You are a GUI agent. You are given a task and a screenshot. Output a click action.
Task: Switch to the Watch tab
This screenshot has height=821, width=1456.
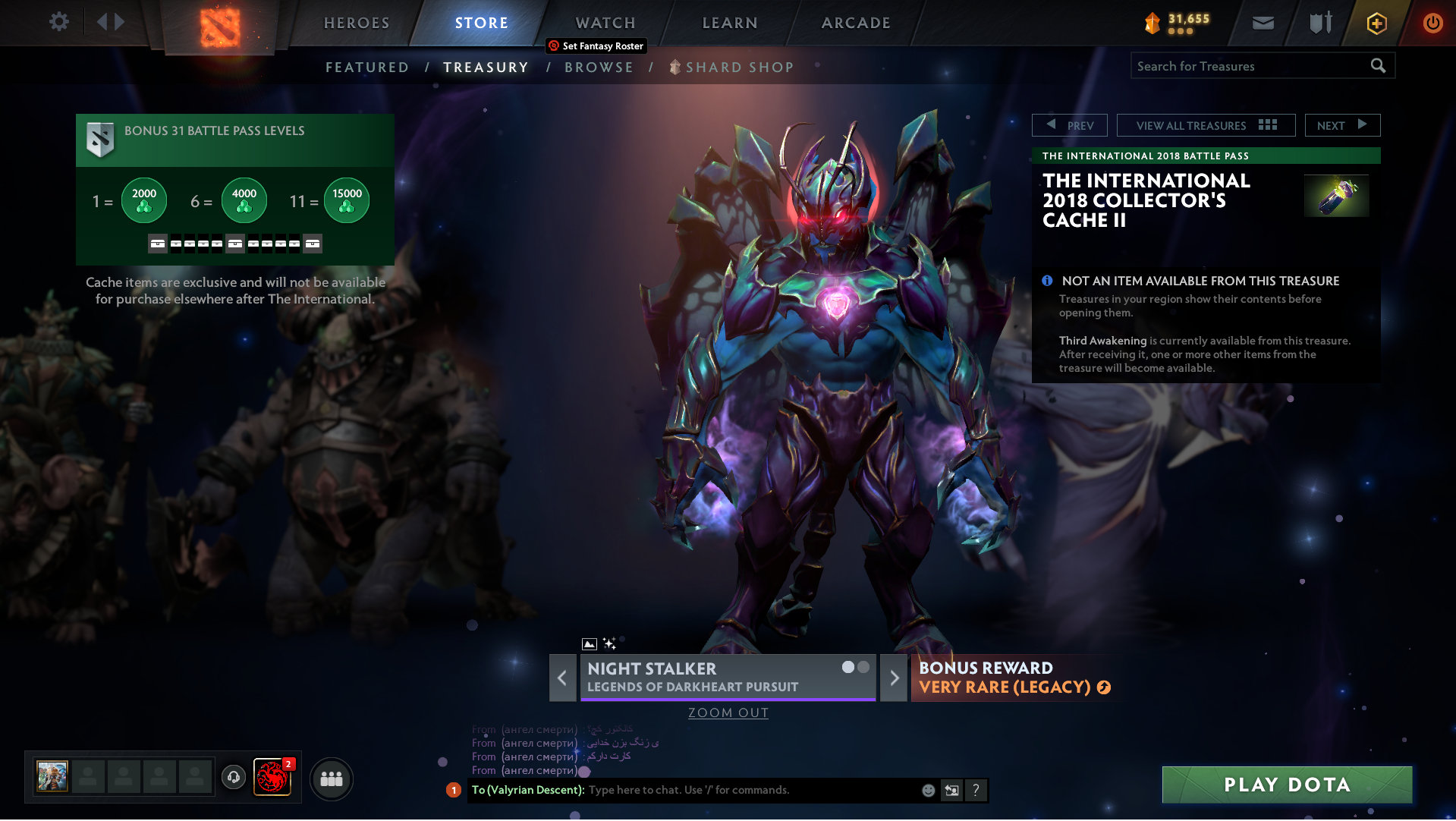click(x=605, y=23)
